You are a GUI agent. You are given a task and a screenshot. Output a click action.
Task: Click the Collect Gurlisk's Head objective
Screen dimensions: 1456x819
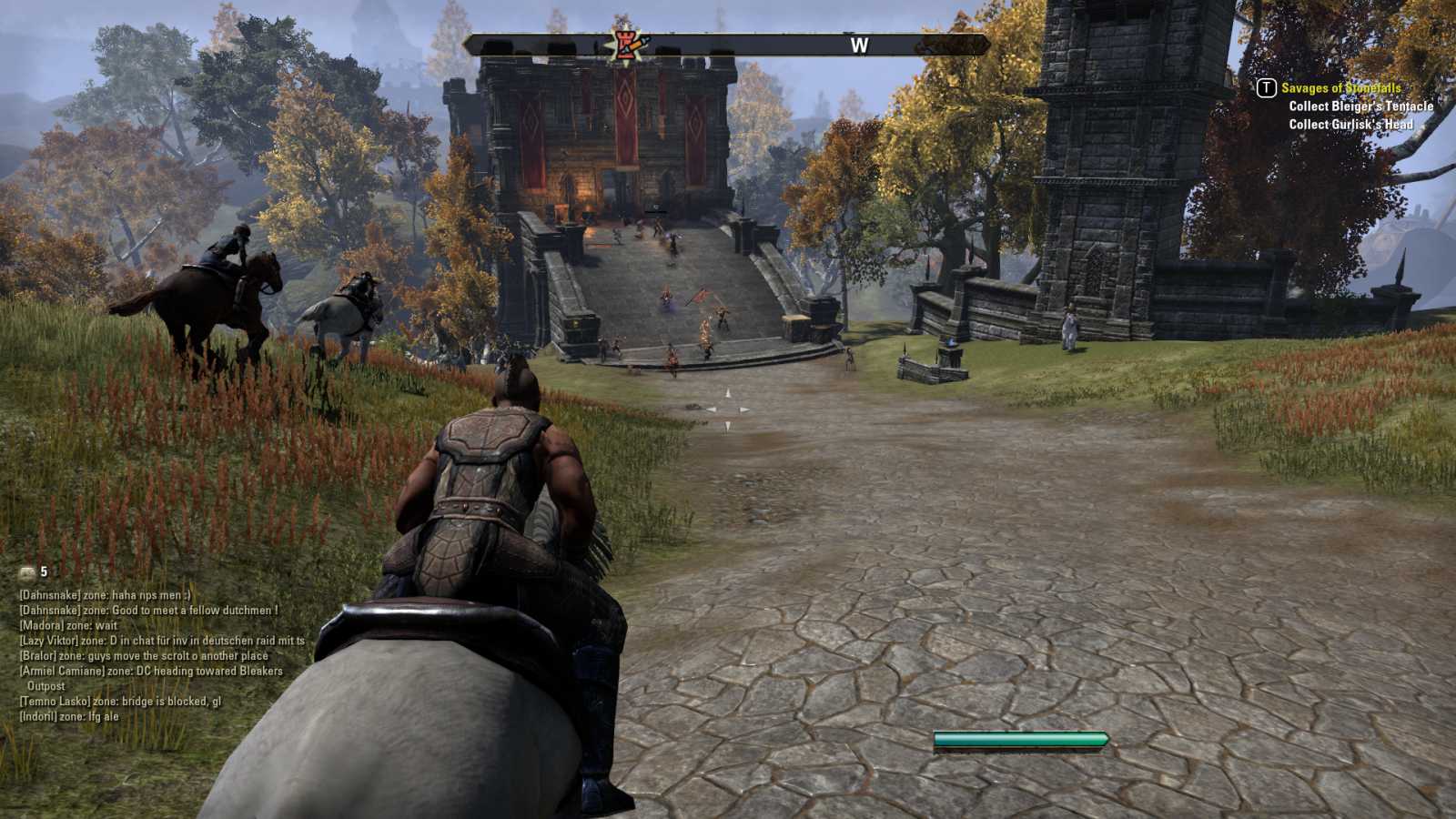(1350, 125)
